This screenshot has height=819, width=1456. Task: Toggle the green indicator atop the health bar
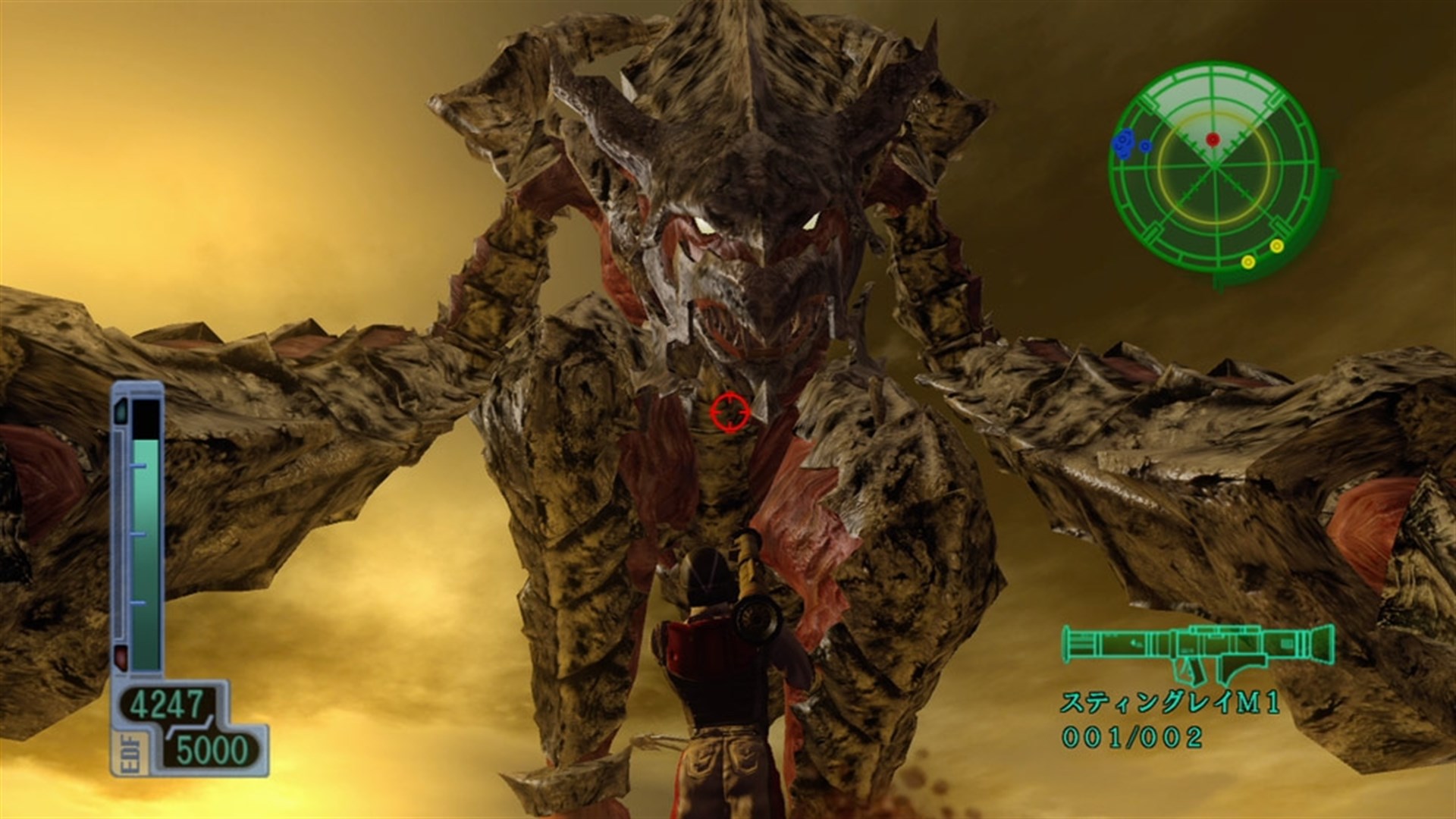tap(121, 410)
